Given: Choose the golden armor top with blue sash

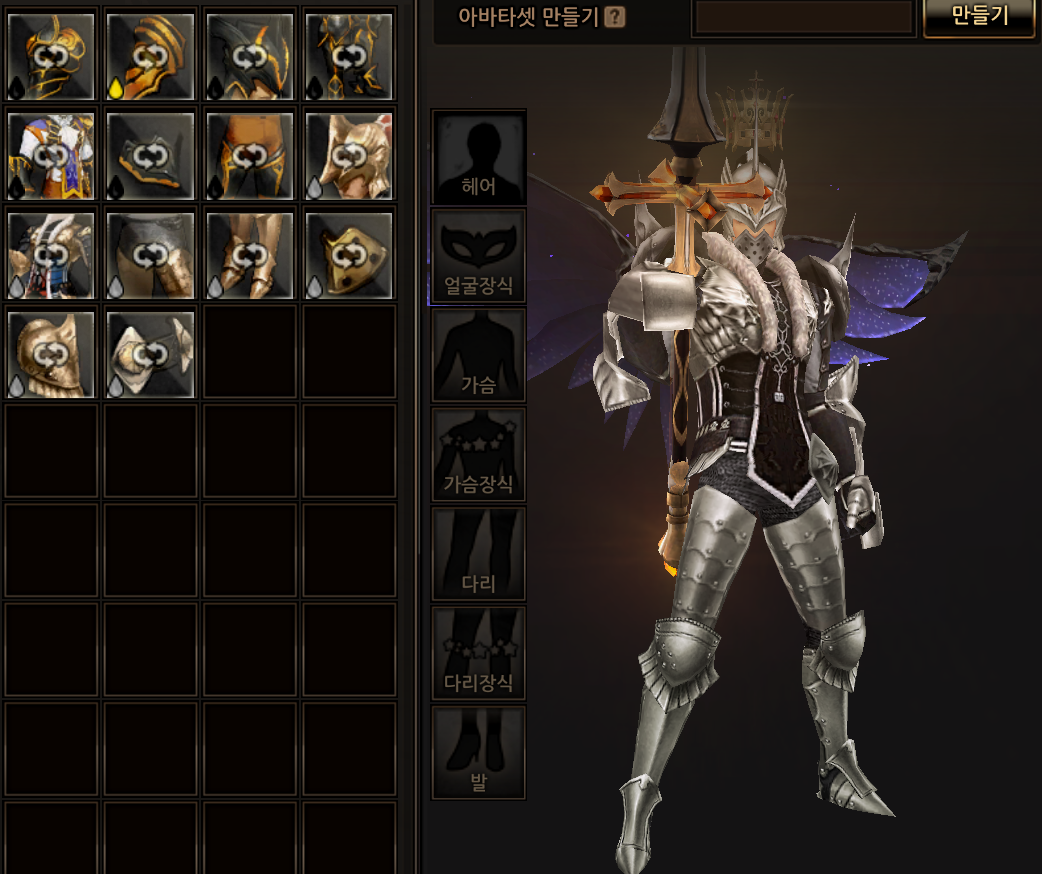Looking at the screenshot, I should coord(51,254).
